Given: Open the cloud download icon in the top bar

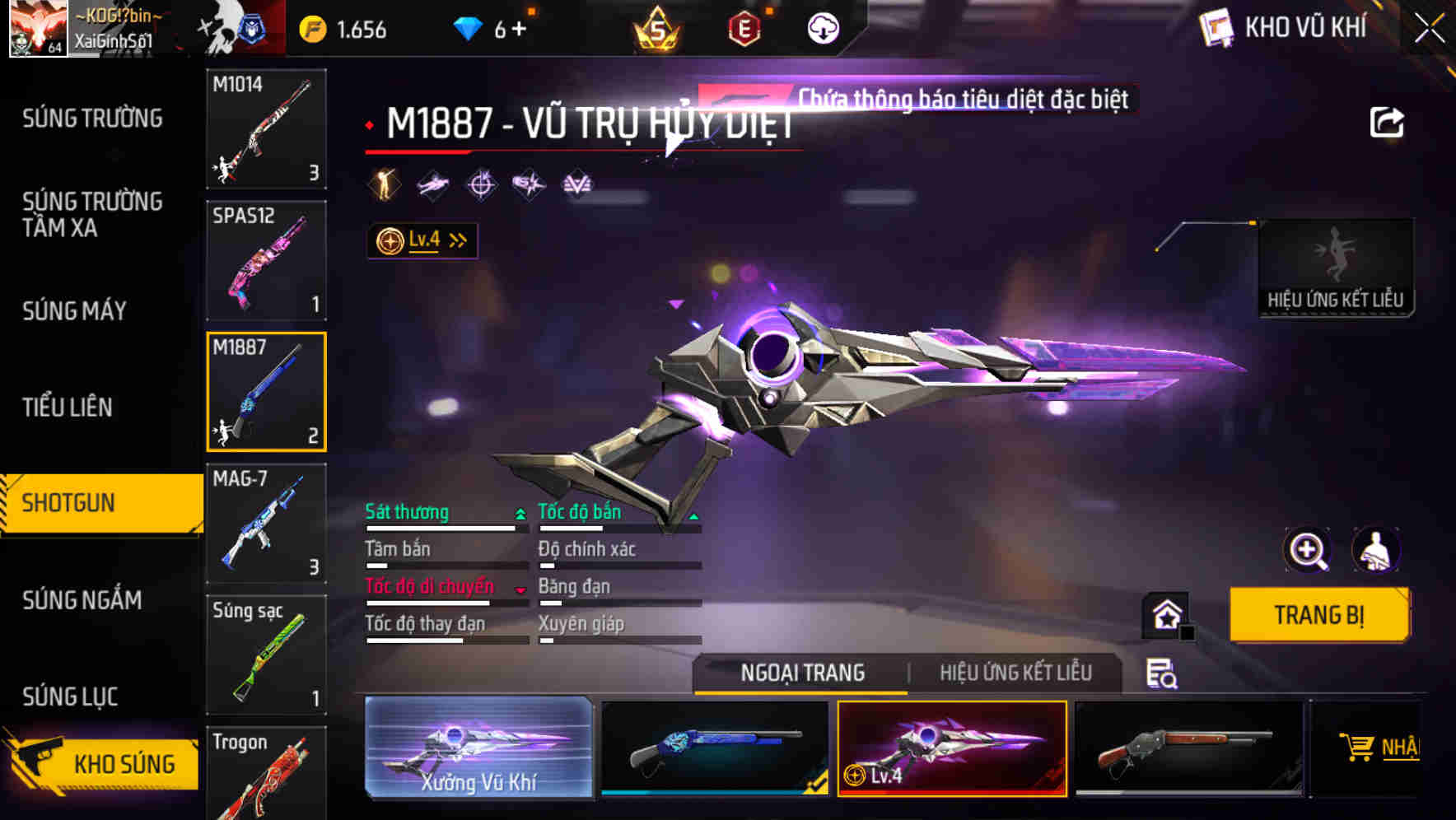Looking at the screenshot, I should 822,27.
